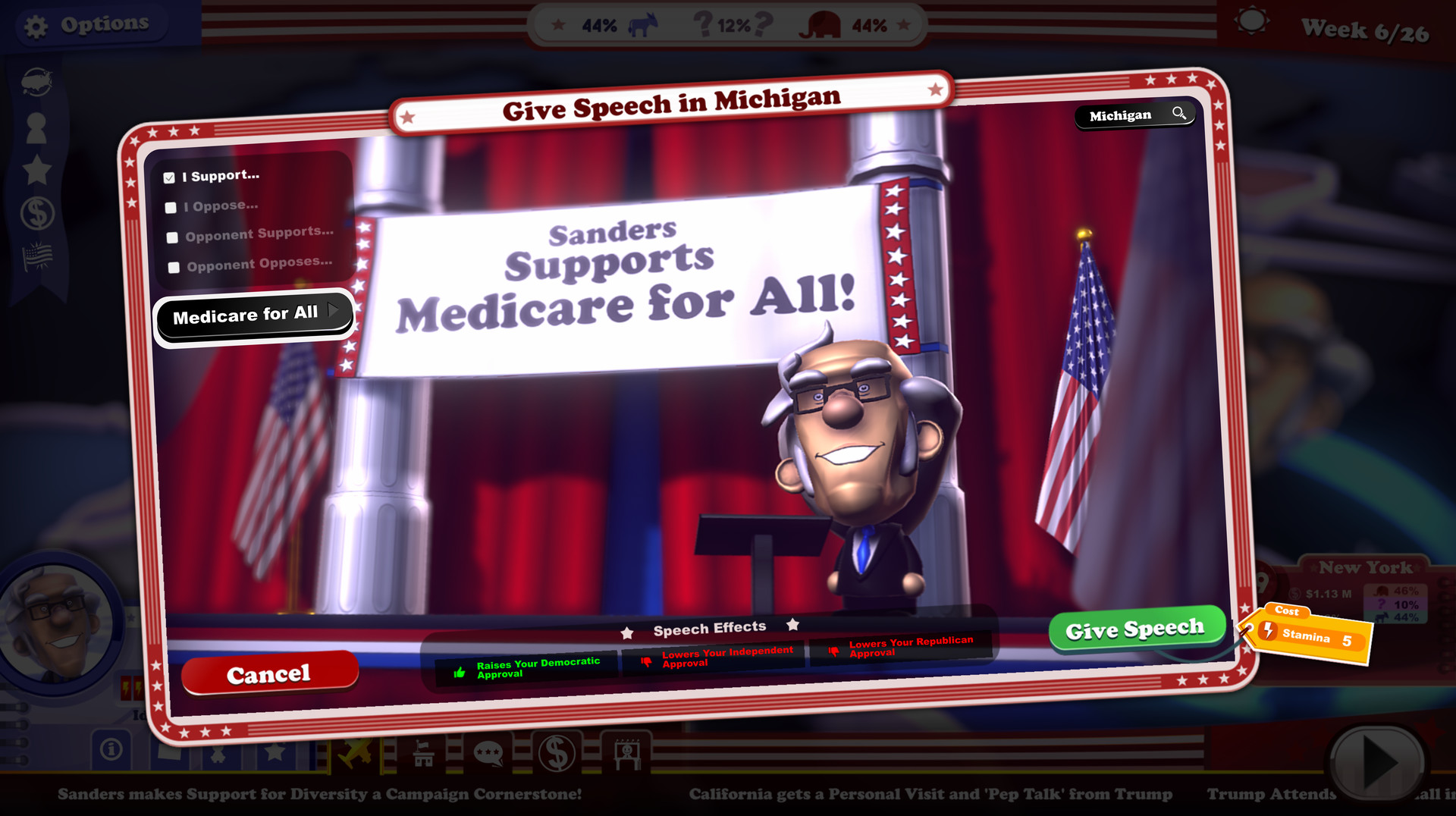Select the speech bubble icon in bottom toolbar
Screen dimensions: 1456x816
pyautogui.click(x=488, y=752)
